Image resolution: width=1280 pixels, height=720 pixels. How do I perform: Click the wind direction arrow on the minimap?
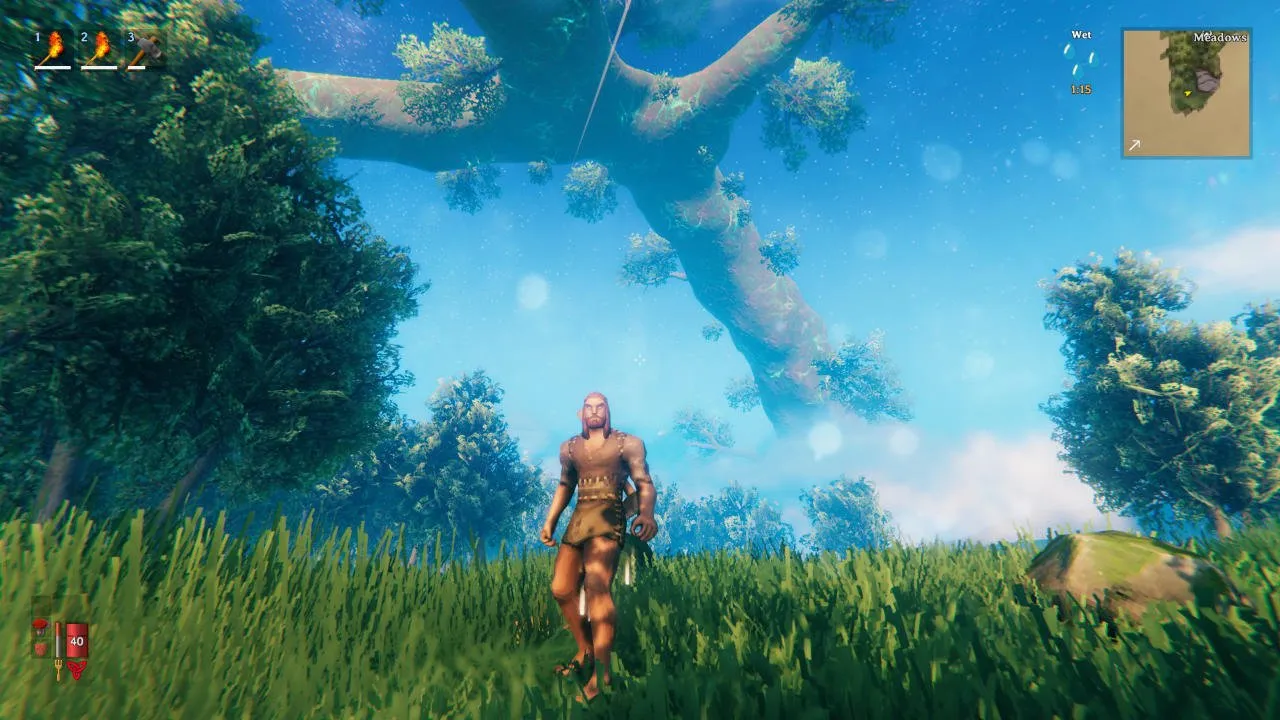click(x=1135, y=146)
